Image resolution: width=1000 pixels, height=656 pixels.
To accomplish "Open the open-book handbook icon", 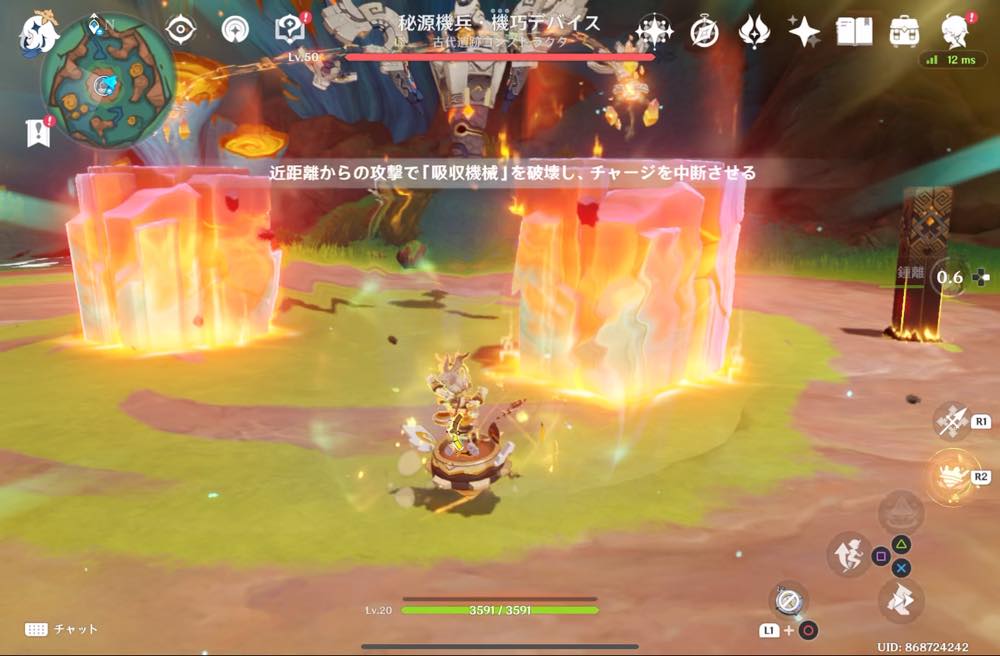I will coord(854,31).
